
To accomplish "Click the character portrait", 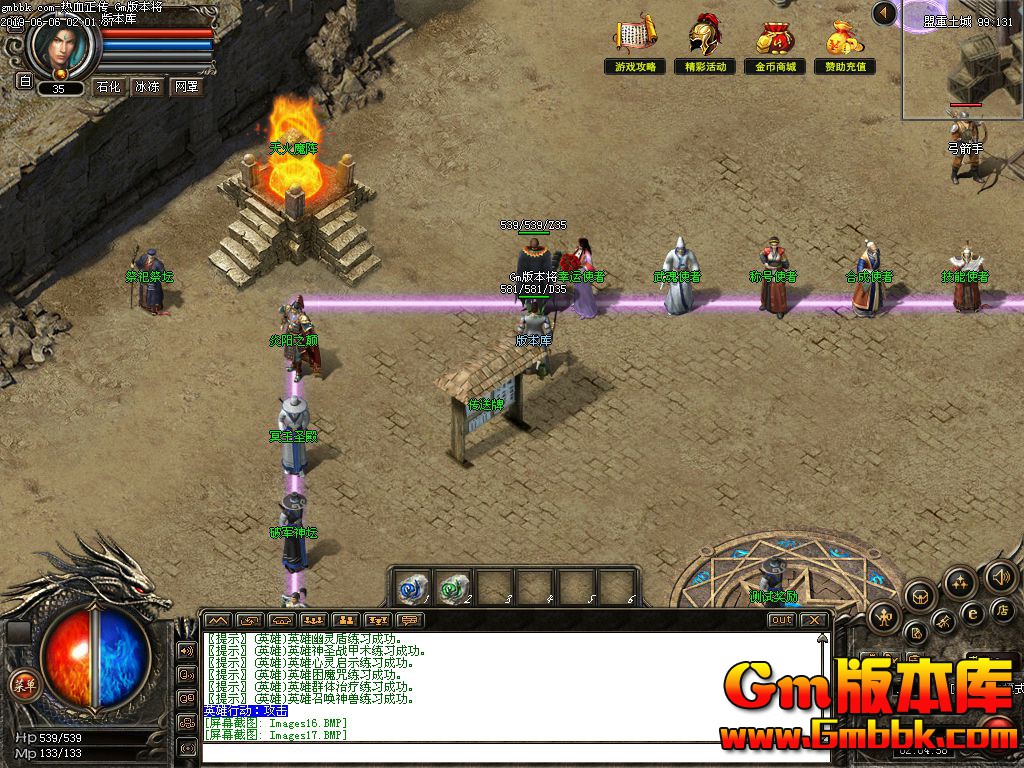I will (62, 45).
